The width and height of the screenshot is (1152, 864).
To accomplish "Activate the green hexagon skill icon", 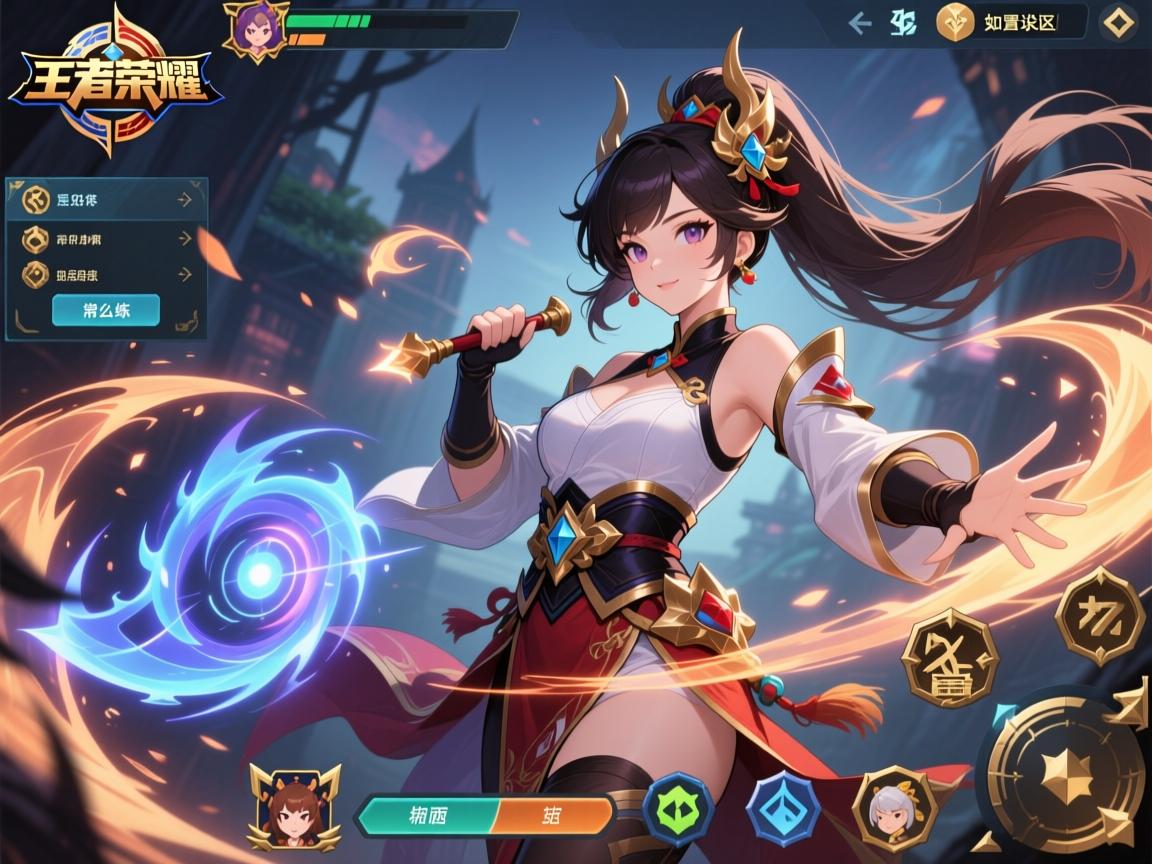I will coord(678,810).
